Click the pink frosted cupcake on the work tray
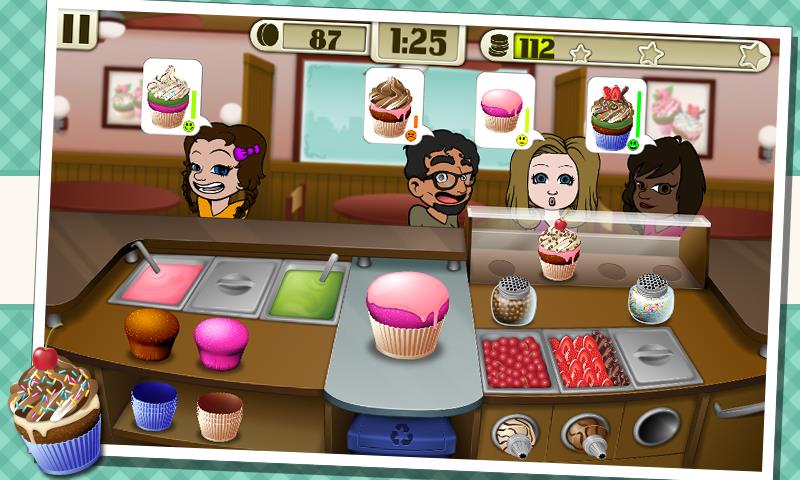 [x=406, y=314]
